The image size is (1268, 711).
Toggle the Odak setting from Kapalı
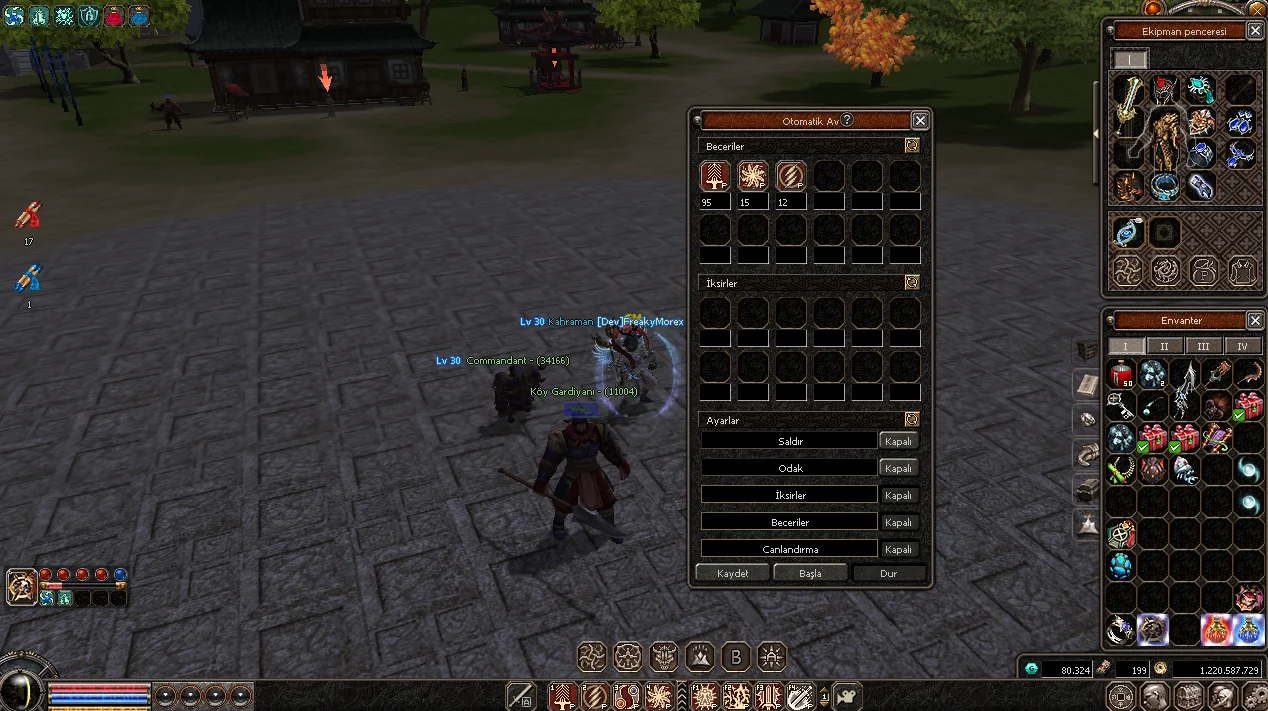click(898, 468)
